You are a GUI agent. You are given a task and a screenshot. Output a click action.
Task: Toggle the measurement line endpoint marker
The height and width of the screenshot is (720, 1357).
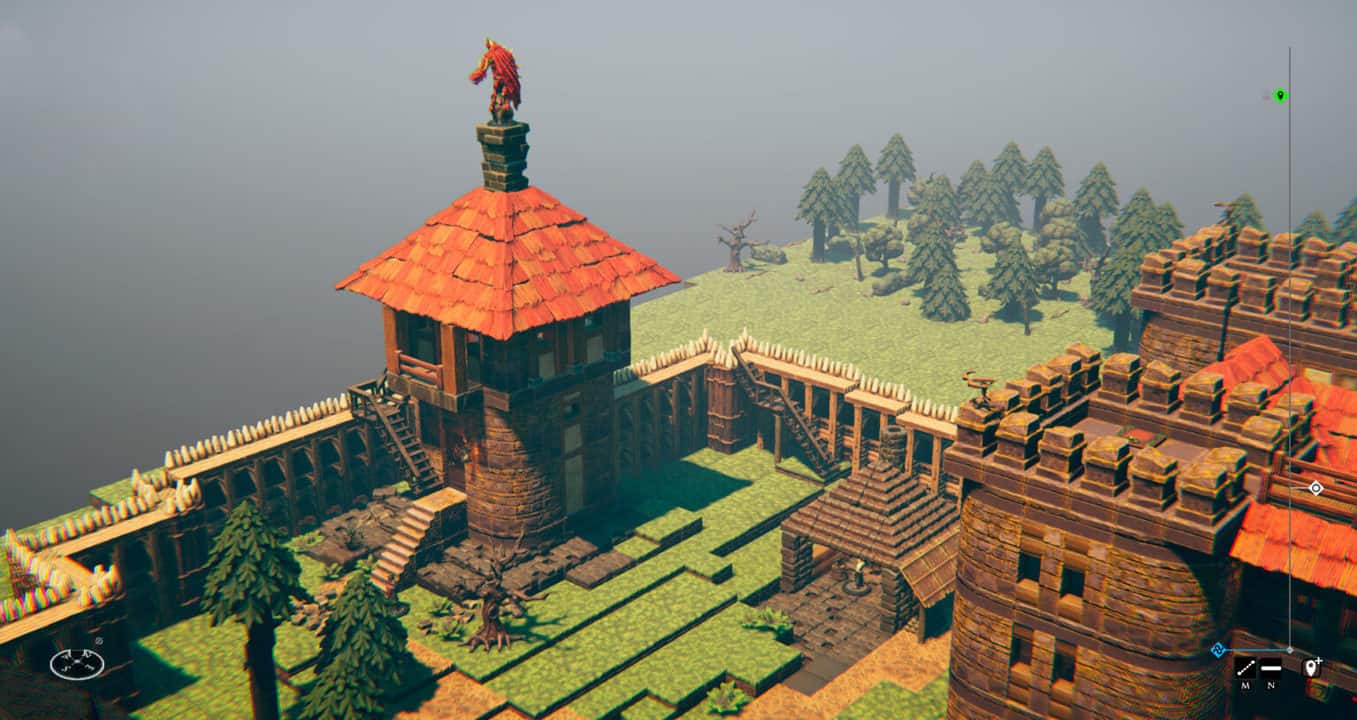pyautogui.click(x=1290, y=650)
